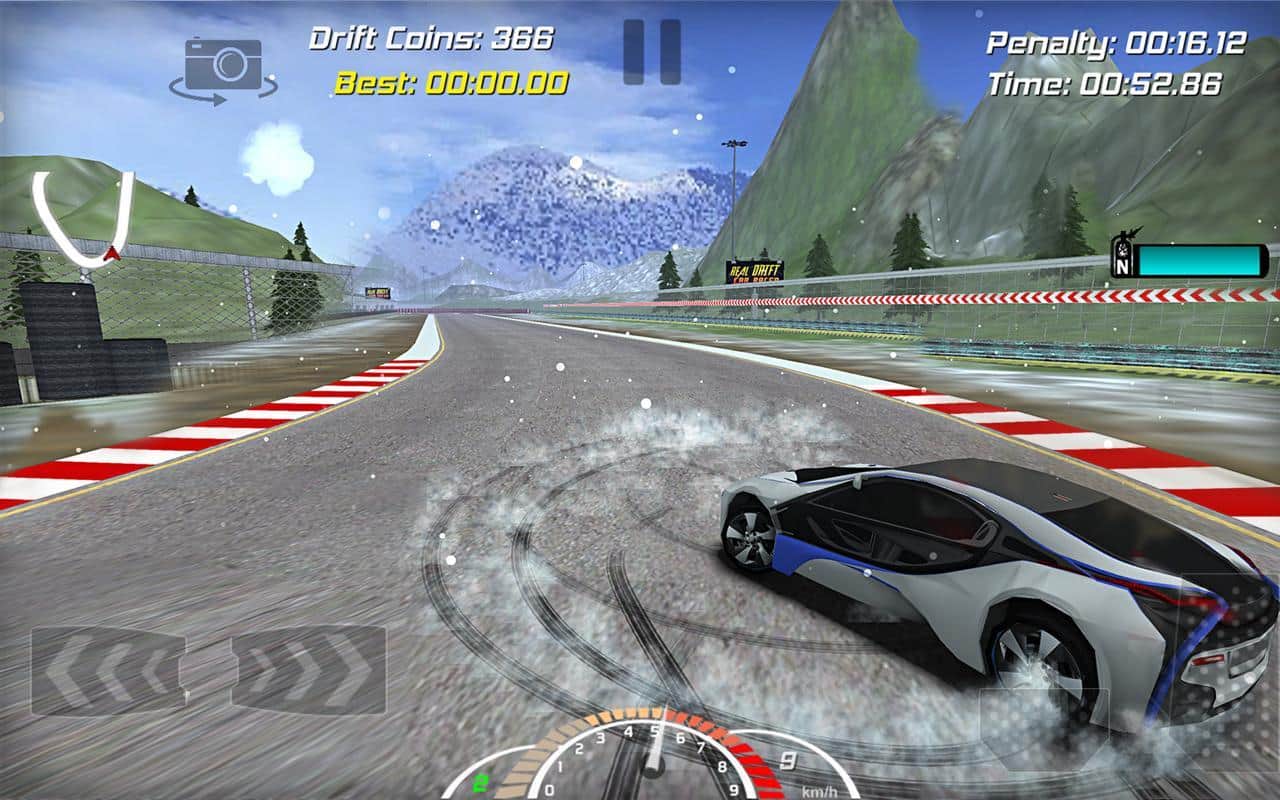Screen dimensions: 1280x800
Task: Pause the race
Action: pos(652,52)
